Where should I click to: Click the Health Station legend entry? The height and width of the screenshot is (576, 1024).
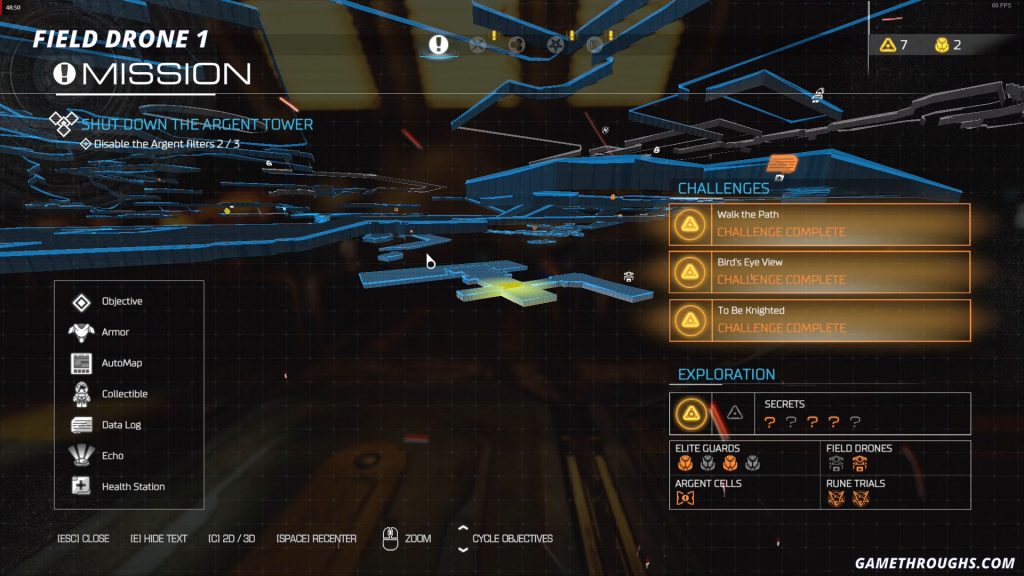tap(133, 487)
